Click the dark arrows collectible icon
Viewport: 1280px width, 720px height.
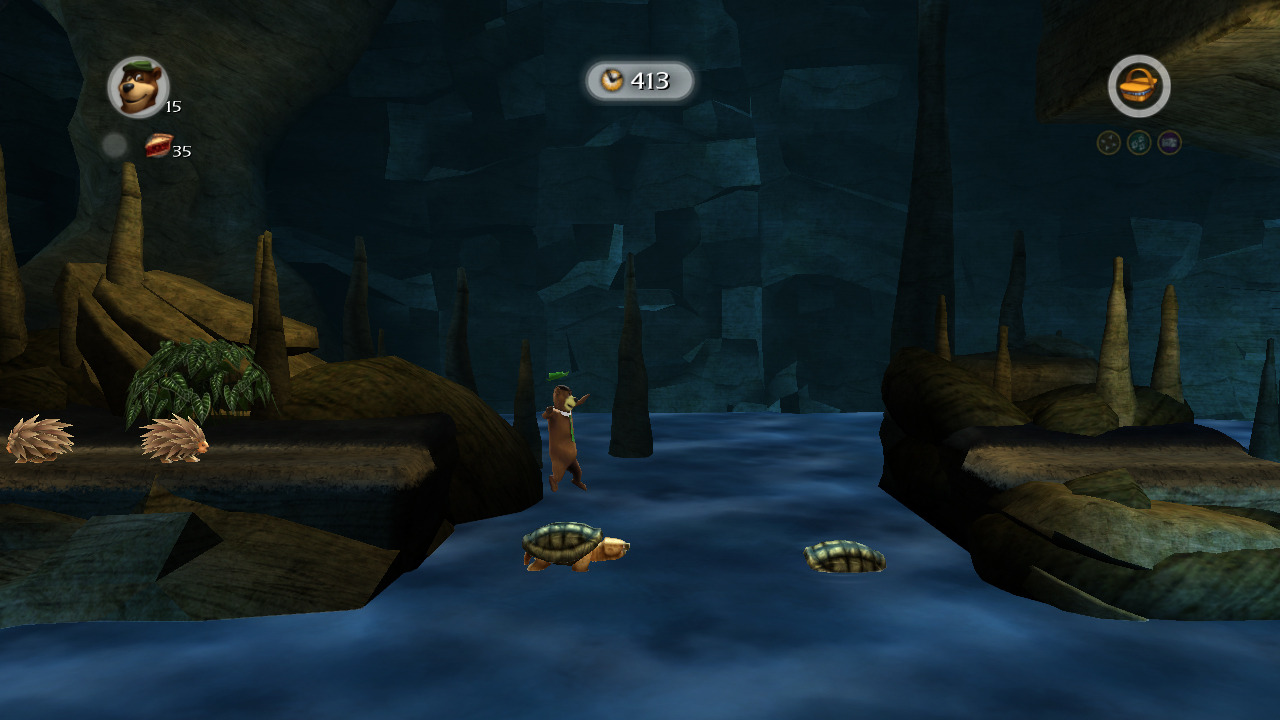coord(1108,143)
